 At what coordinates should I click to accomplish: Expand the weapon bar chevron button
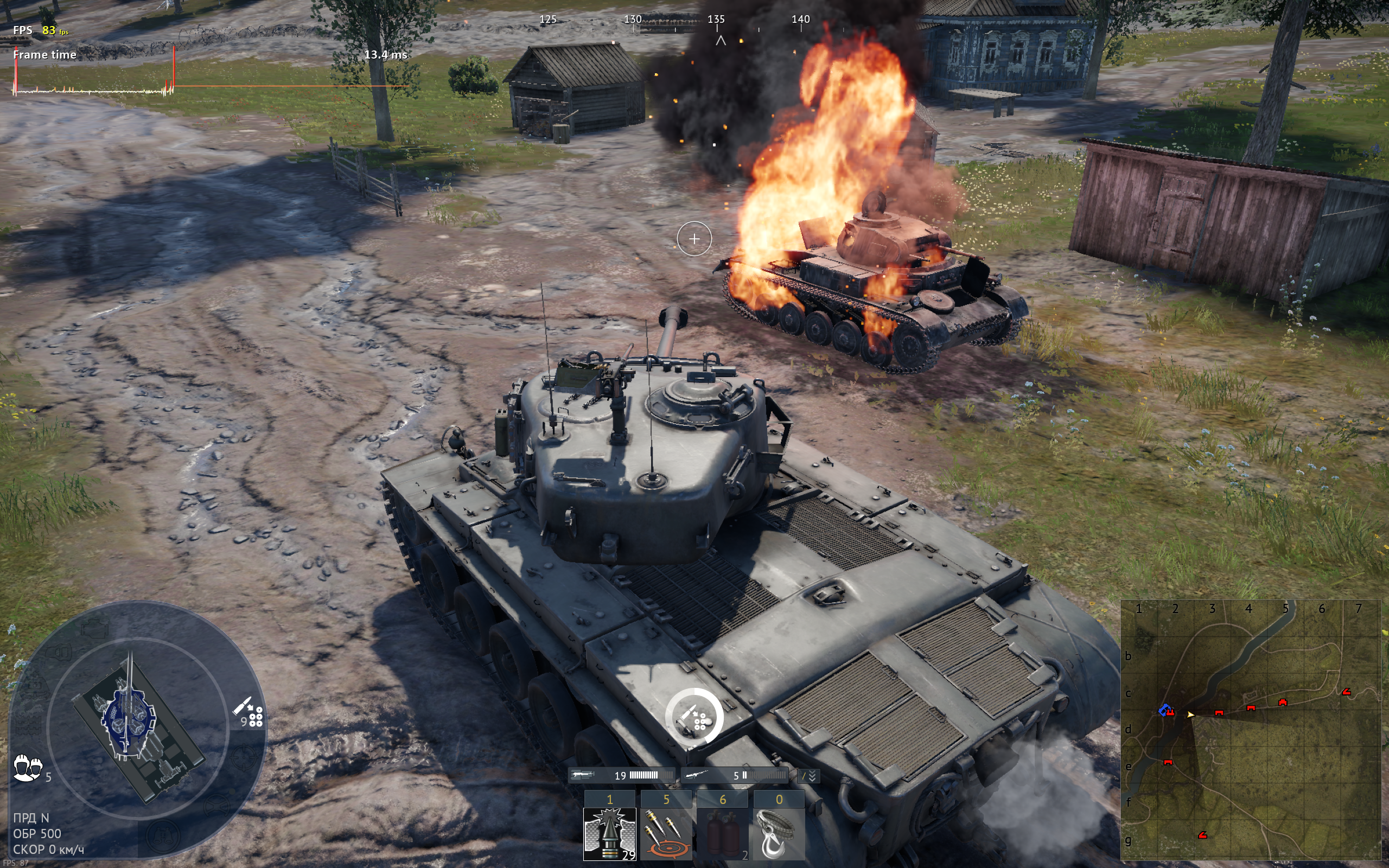pos(810,776)
